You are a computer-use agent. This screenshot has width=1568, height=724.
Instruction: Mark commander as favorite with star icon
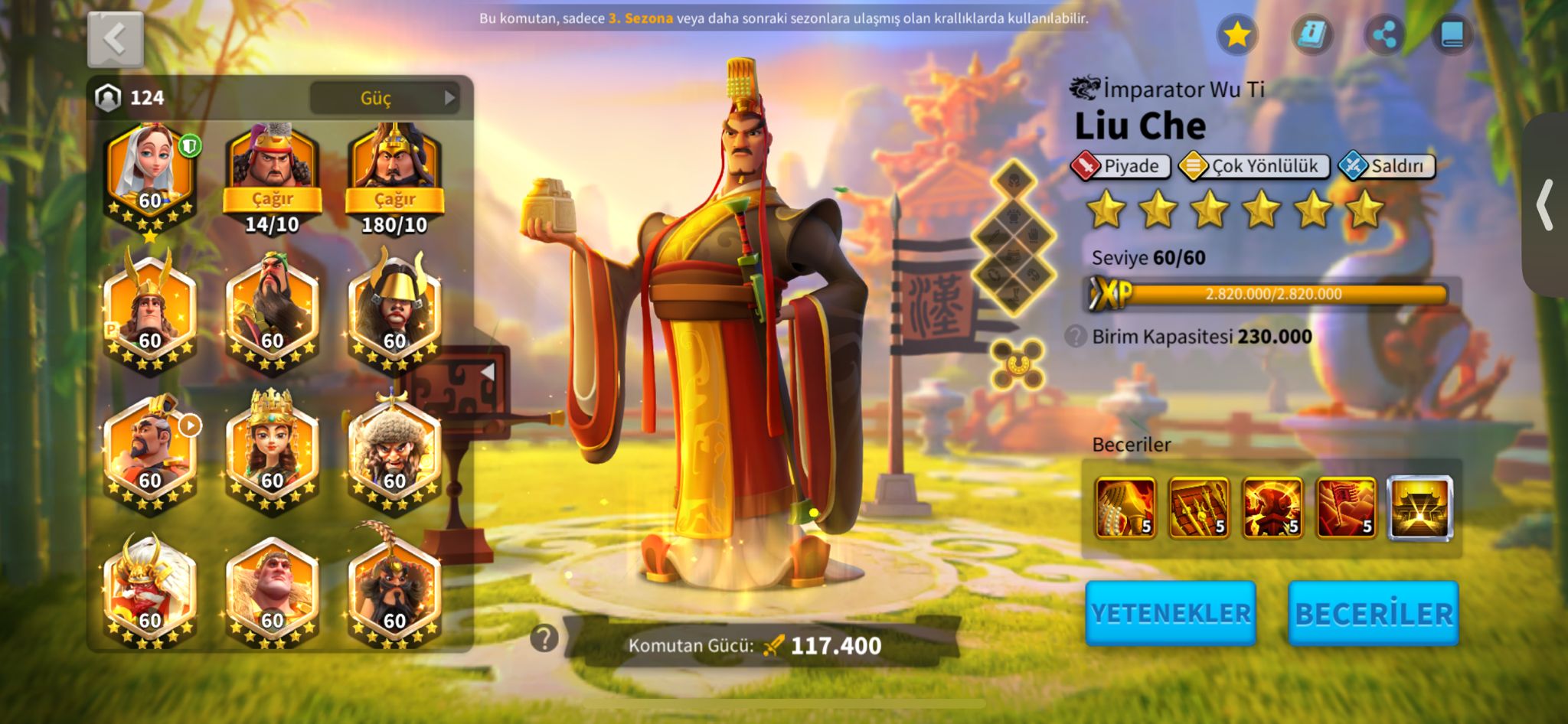pyautogui.click(x=1236, y=34)
